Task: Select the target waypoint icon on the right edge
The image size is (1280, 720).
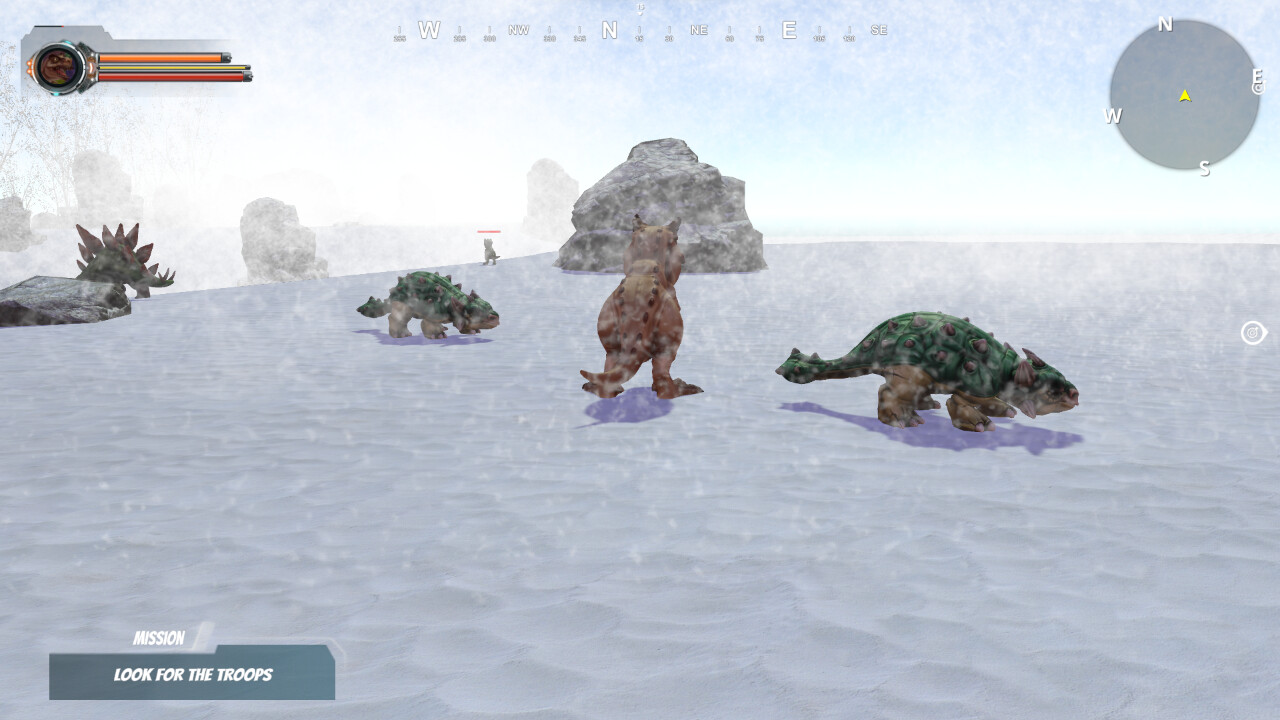Action: [x=1253, y=333]
